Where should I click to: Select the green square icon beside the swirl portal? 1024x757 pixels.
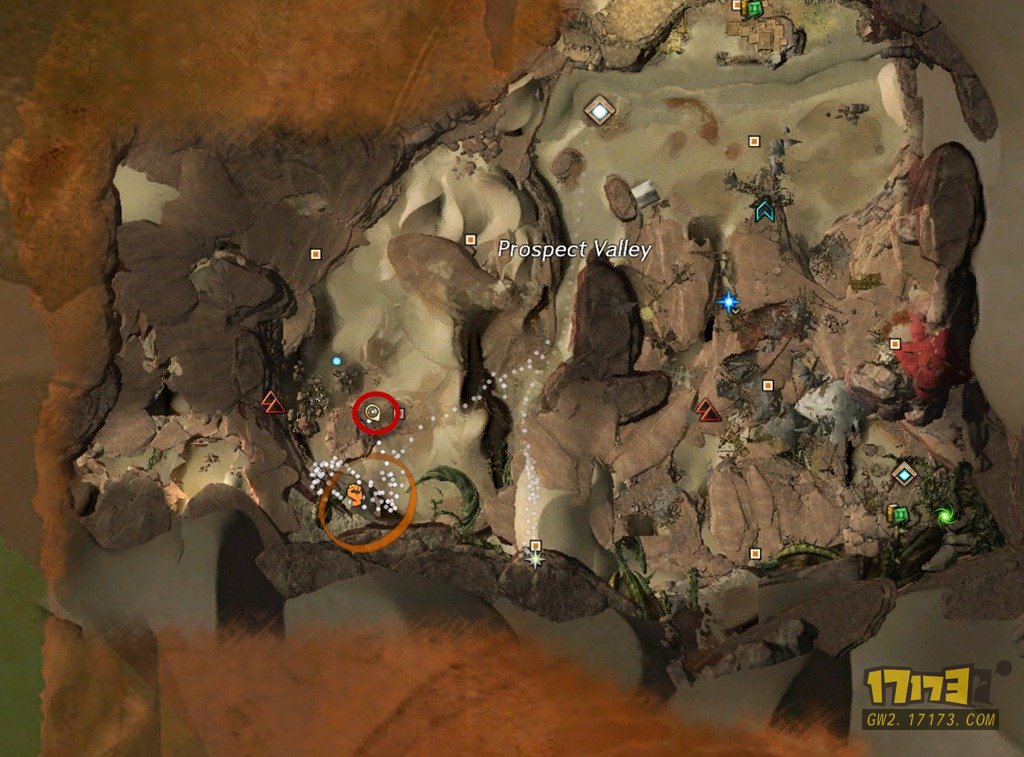[899, 515]
